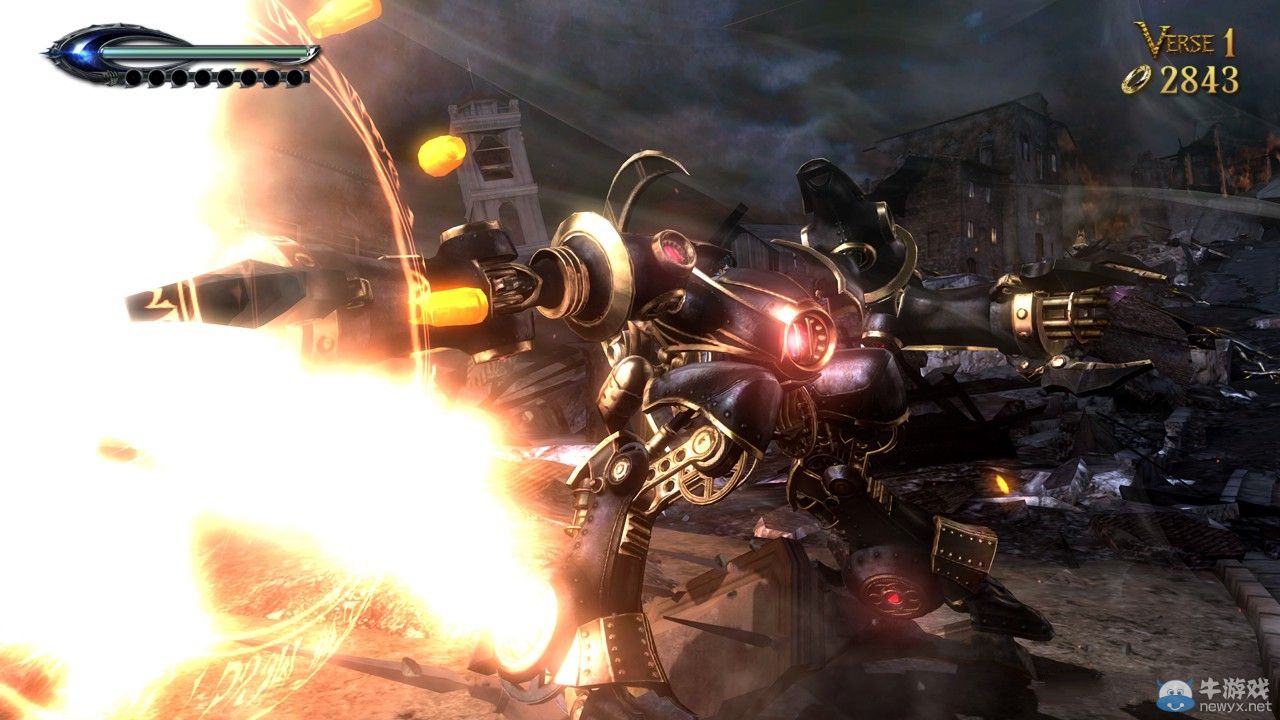Toggle the middle magic orb socket

click(x=215, y=77)
